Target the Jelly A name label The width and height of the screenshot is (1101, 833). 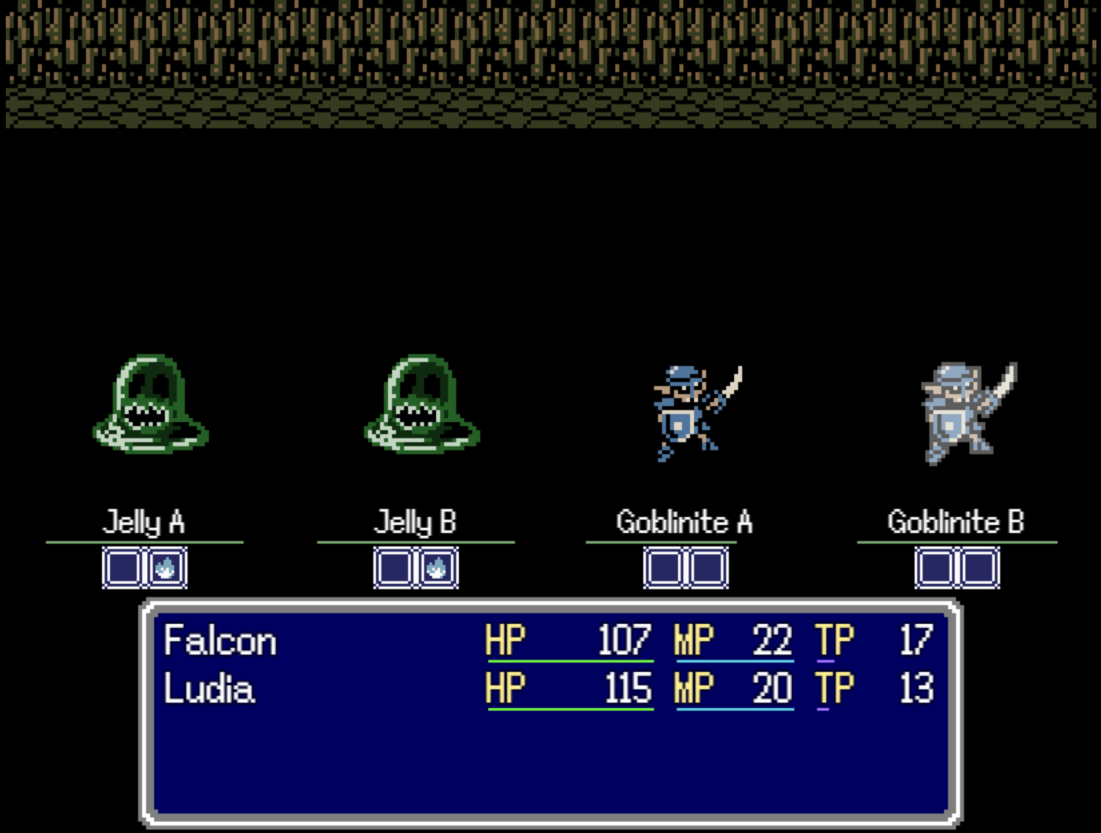pos(144,522)
